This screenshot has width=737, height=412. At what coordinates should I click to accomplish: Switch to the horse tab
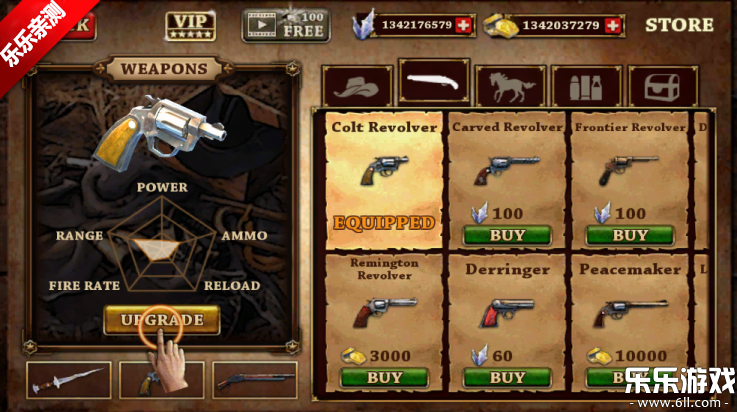pyautogui.click(x=510, y=87)
